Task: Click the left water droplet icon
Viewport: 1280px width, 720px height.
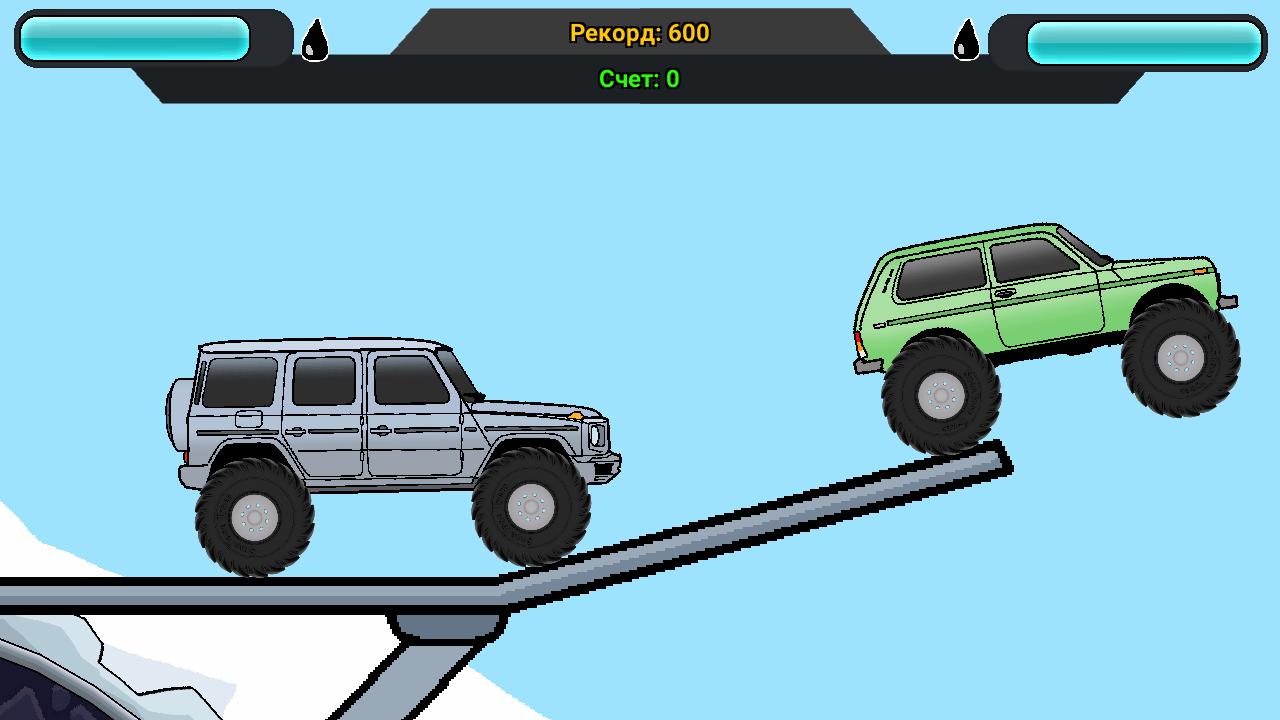Action: tap(316, 41)
